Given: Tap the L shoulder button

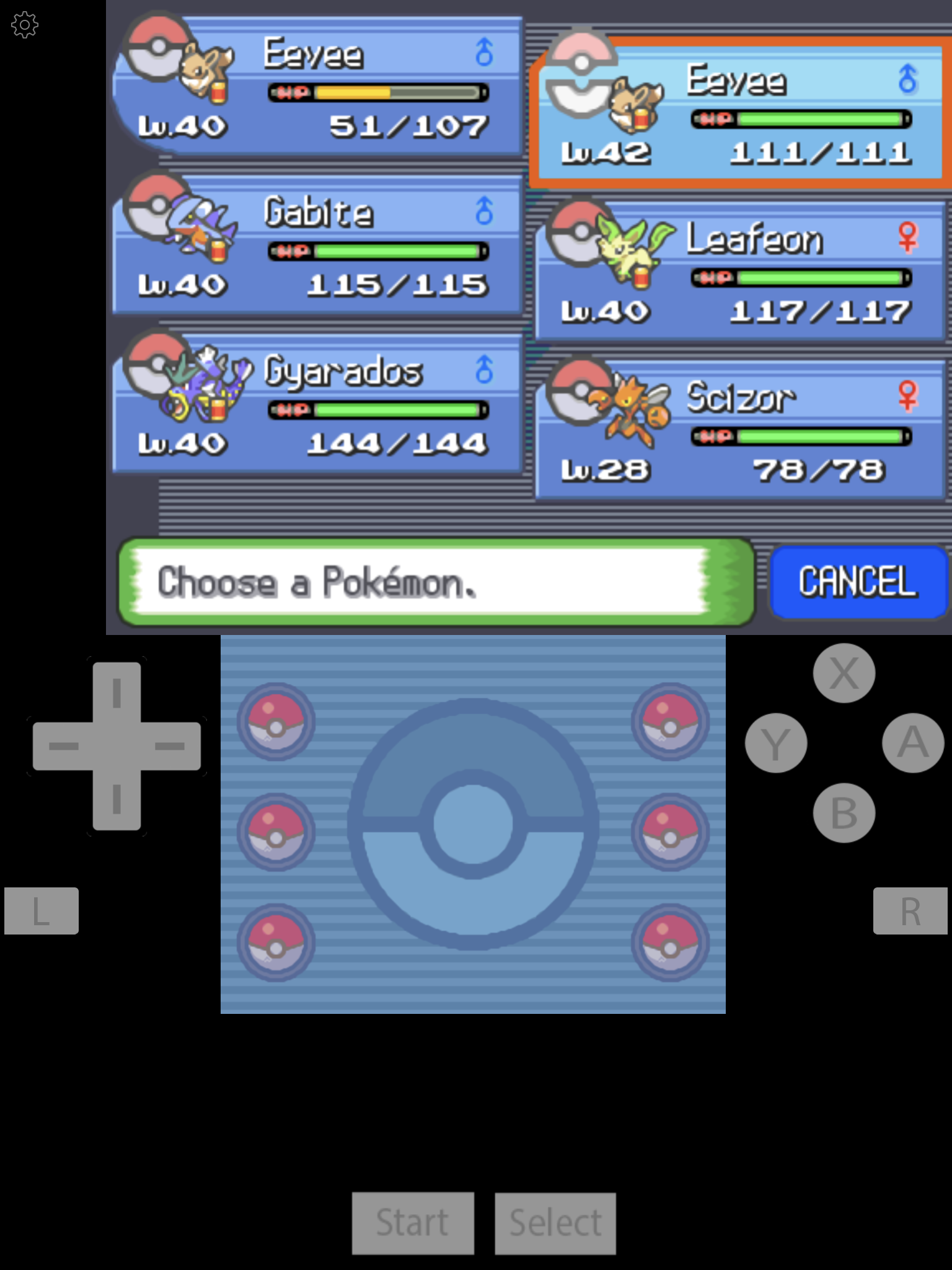Looking at the screenshot, I should 42,910.
